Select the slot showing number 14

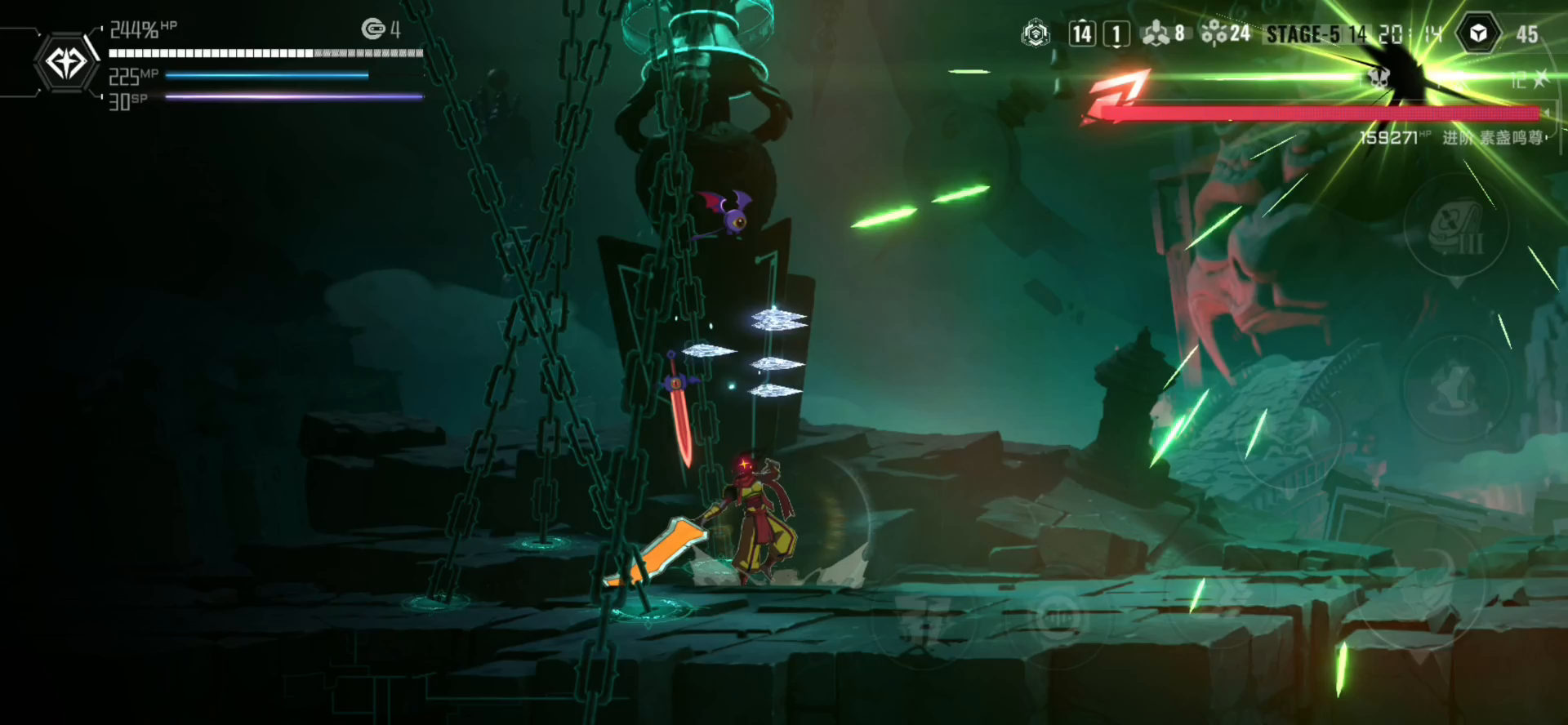1082,34
